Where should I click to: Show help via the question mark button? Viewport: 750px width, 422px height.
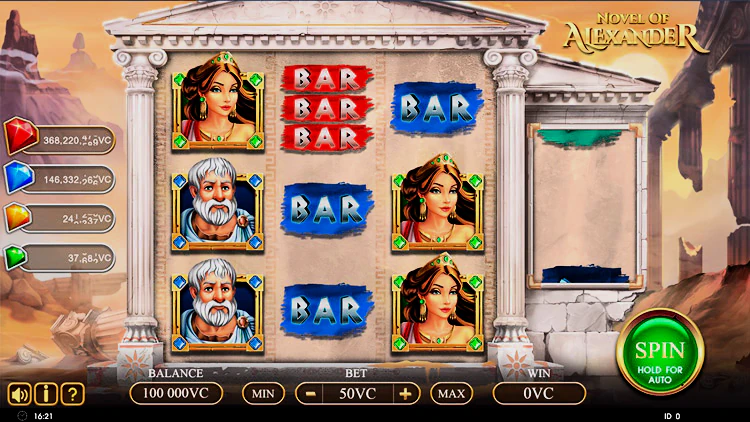pos(71,393)
